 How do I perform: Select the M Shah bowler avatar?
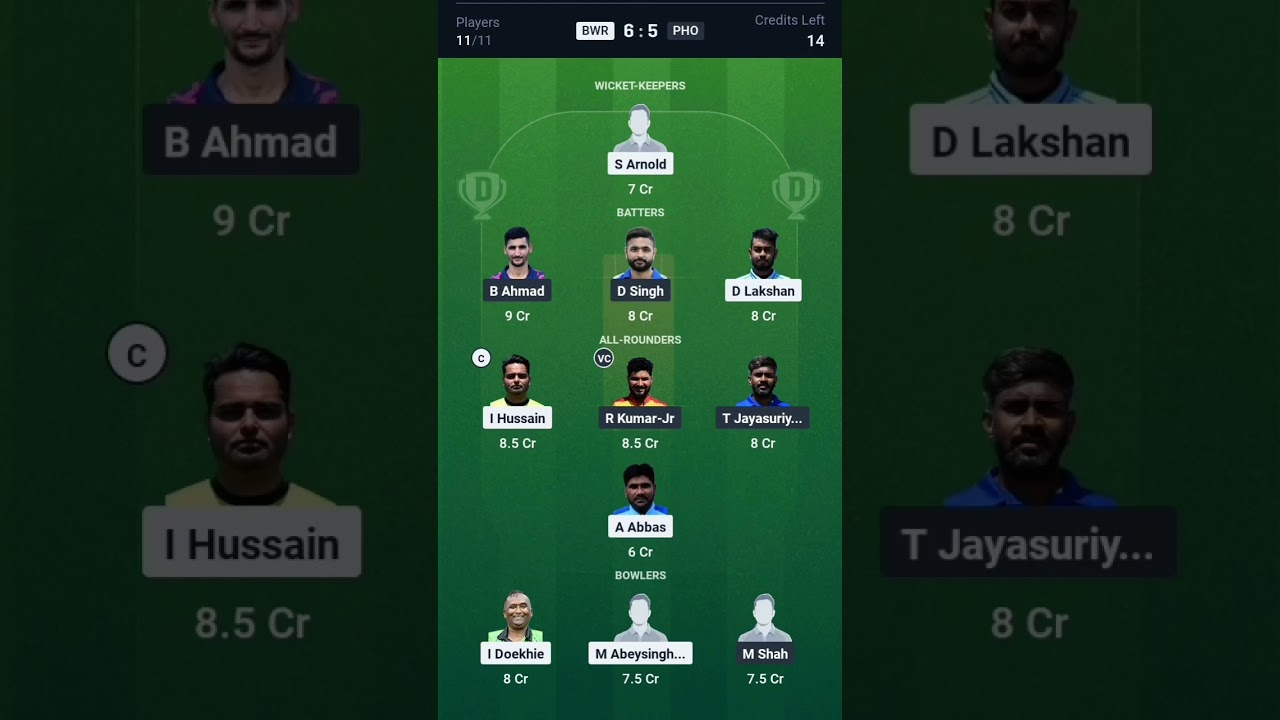coord(765,620)
